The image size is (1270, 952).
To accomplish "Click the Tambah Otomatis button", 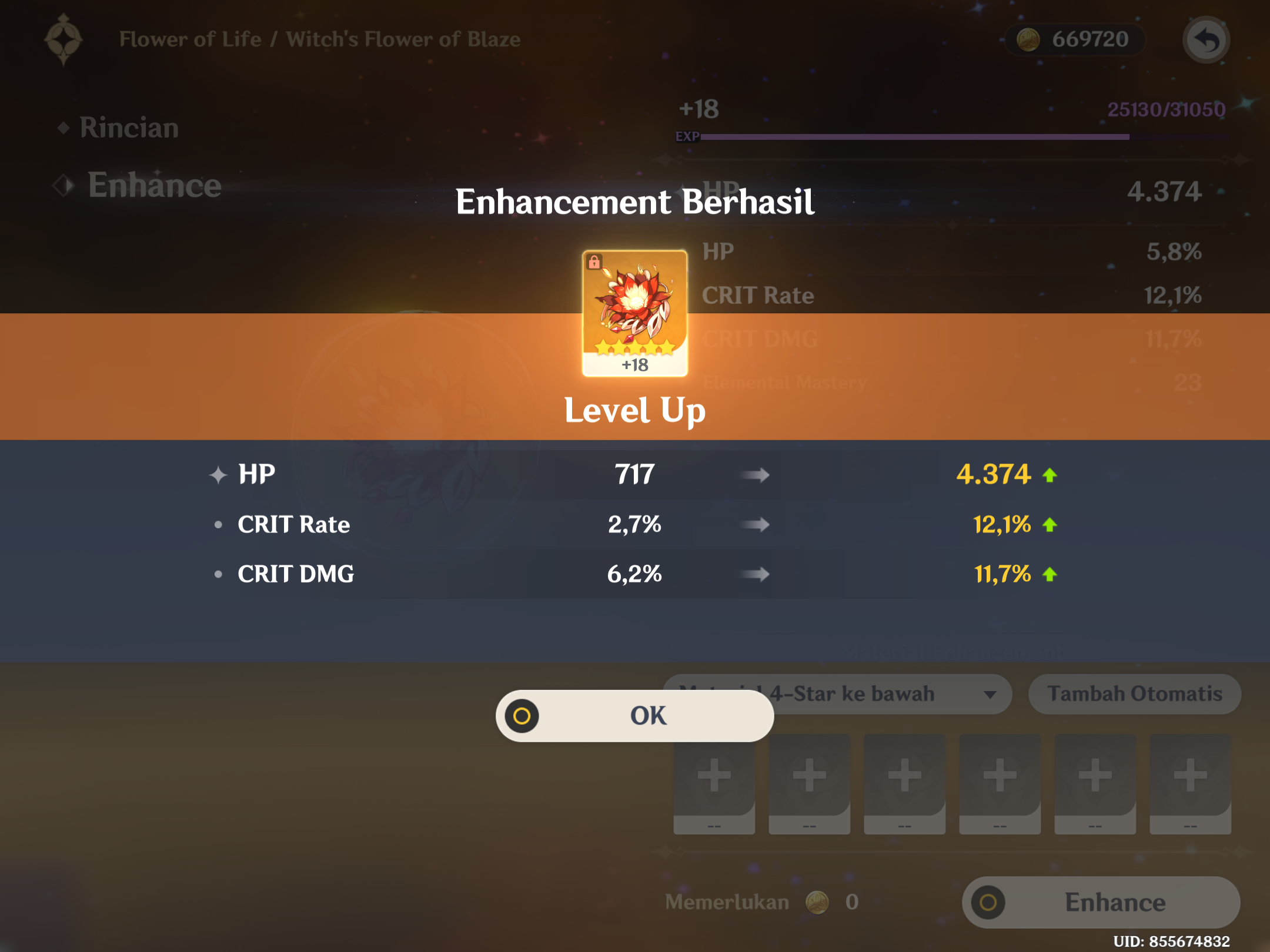I will tap(1134, 694).
